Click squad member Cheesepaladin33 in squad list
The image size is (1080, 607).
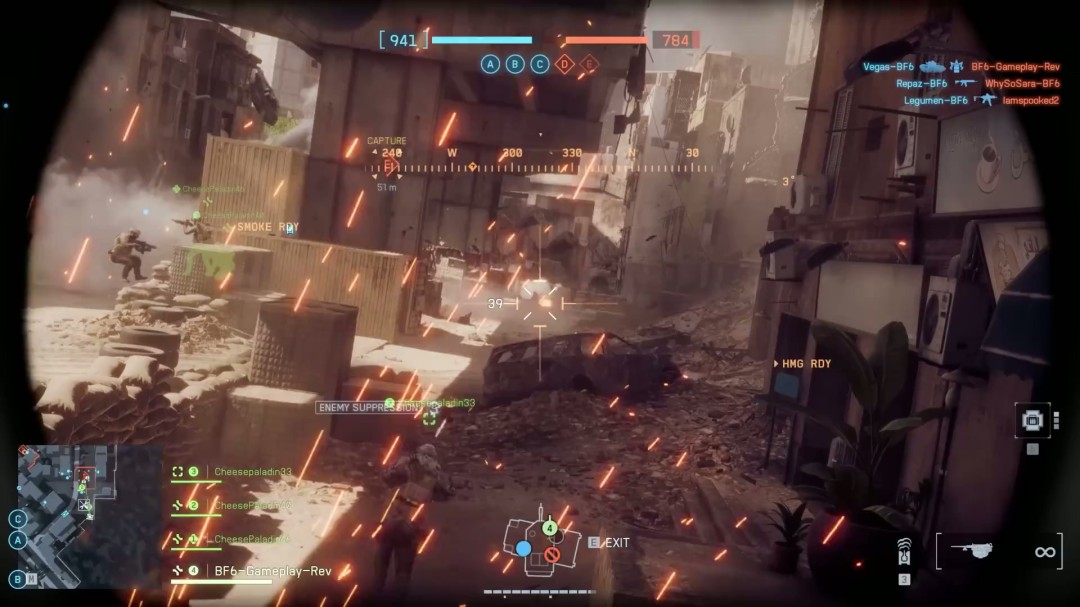tap(252, 472)
